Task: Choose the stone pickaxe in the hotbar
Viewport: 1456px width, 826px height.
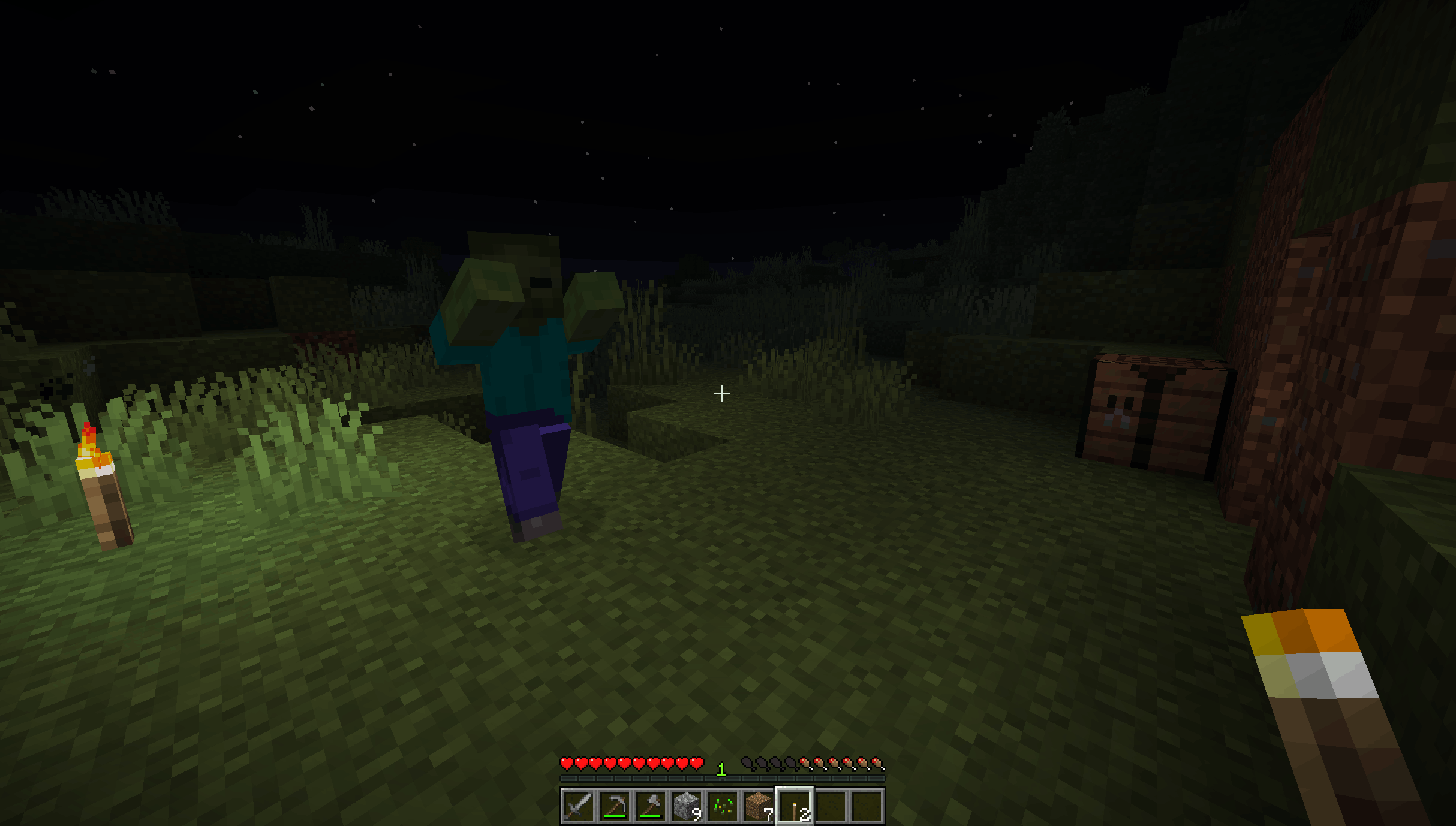Action: point(614,805)
